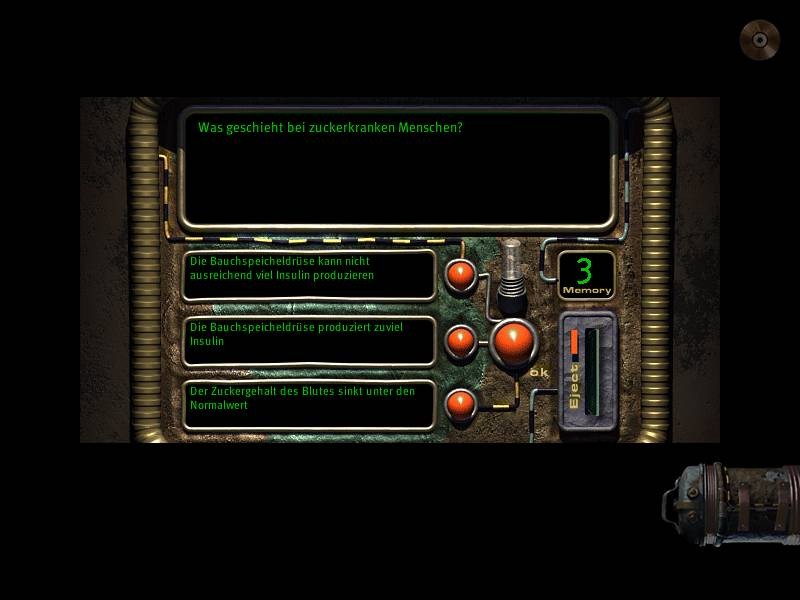Pick the red button for the 'Zuckergehalt des Blutes sinkt' answer
Image resolution: width=800 pixels, height=600 pixels.
pyautogui.click(x=461, y=404)
